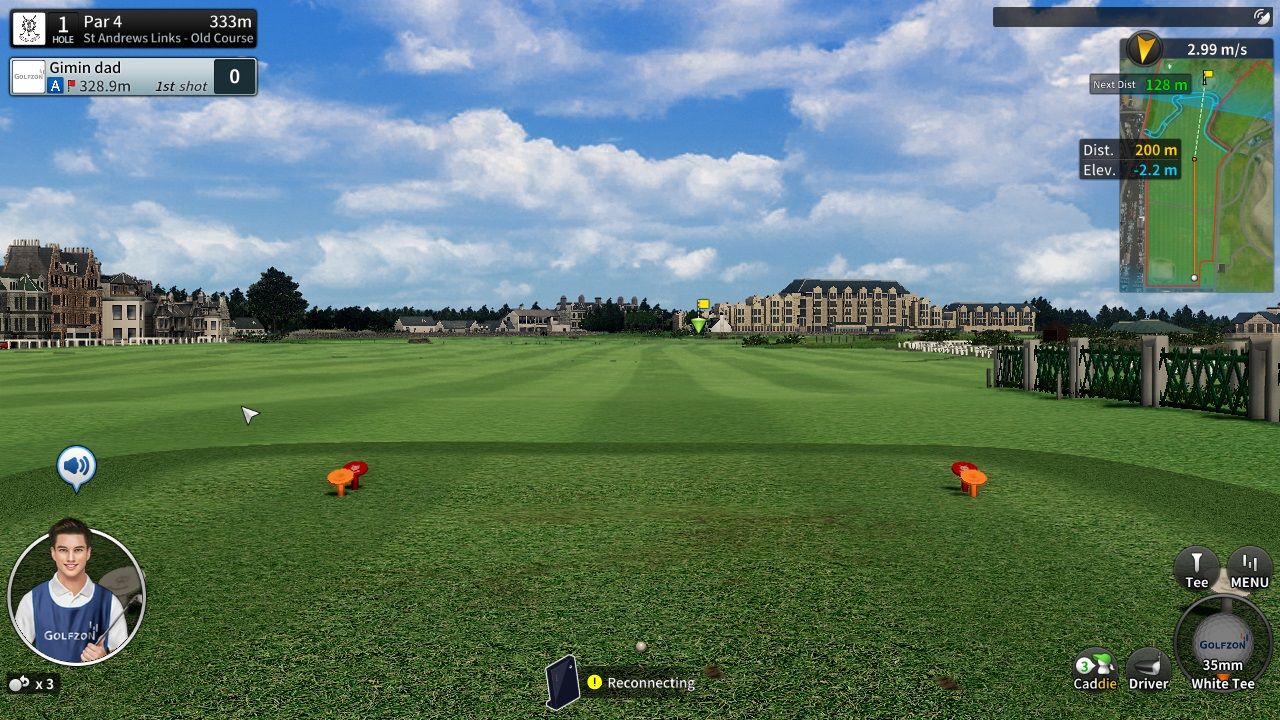Open the Caddie assistant icon
The image size is (1280, 720).
coord(1096,663)
